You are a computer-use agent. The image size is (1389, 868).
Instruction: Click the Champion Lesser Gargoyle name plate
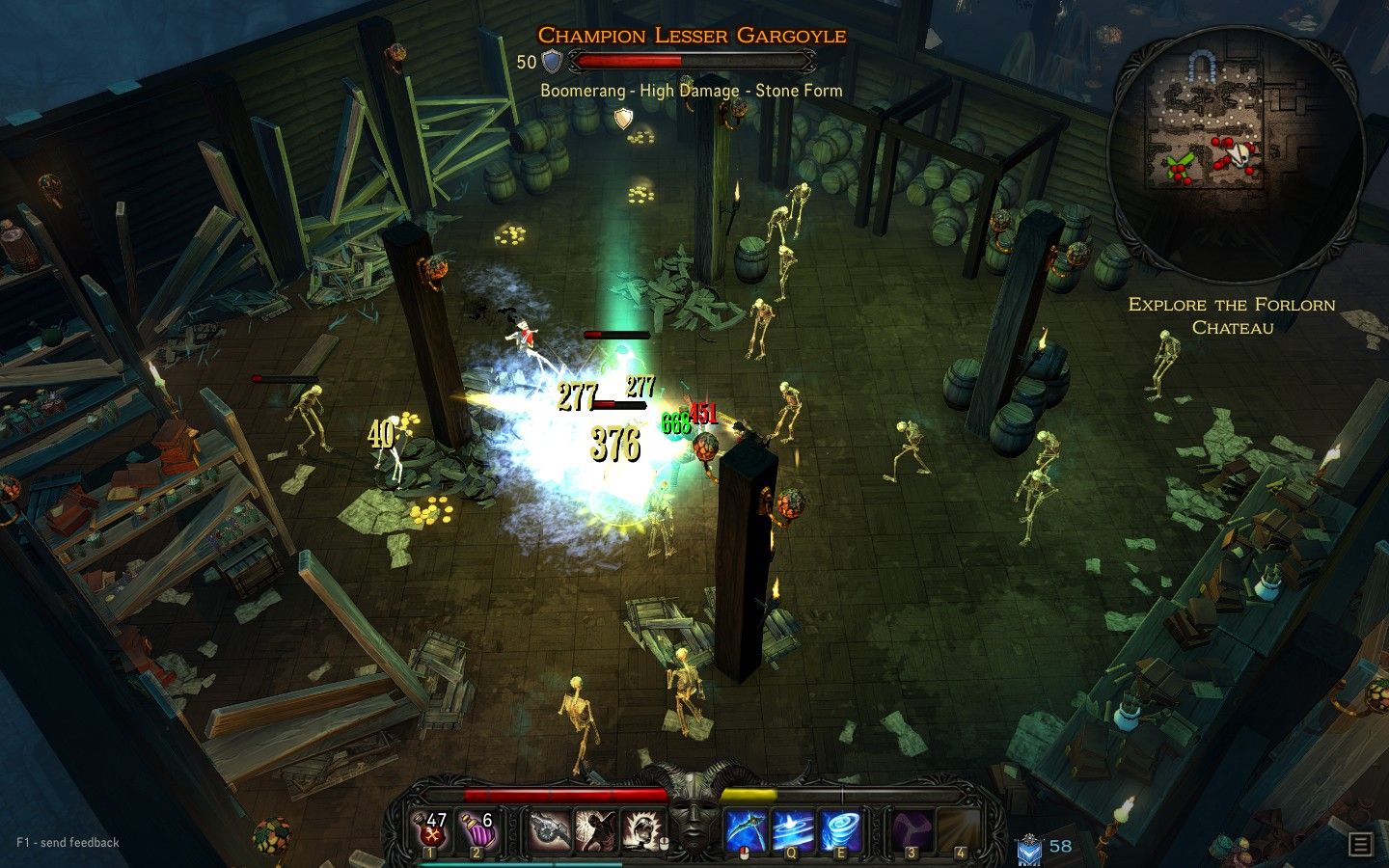694,36
